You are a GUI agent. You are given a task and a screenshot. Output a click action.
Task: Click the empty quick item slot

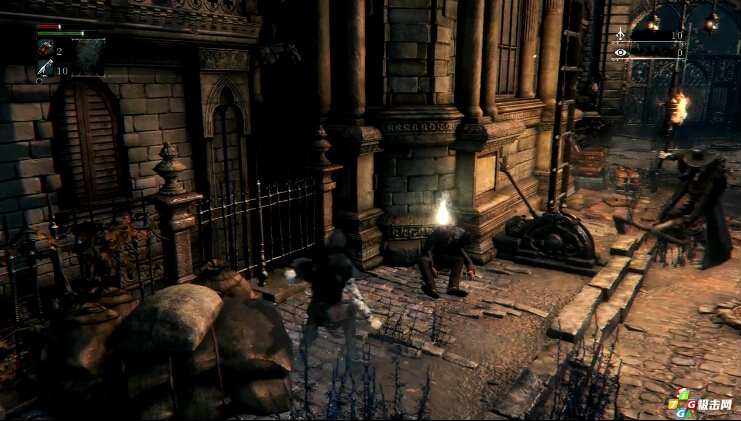click(x=88, y=56)
